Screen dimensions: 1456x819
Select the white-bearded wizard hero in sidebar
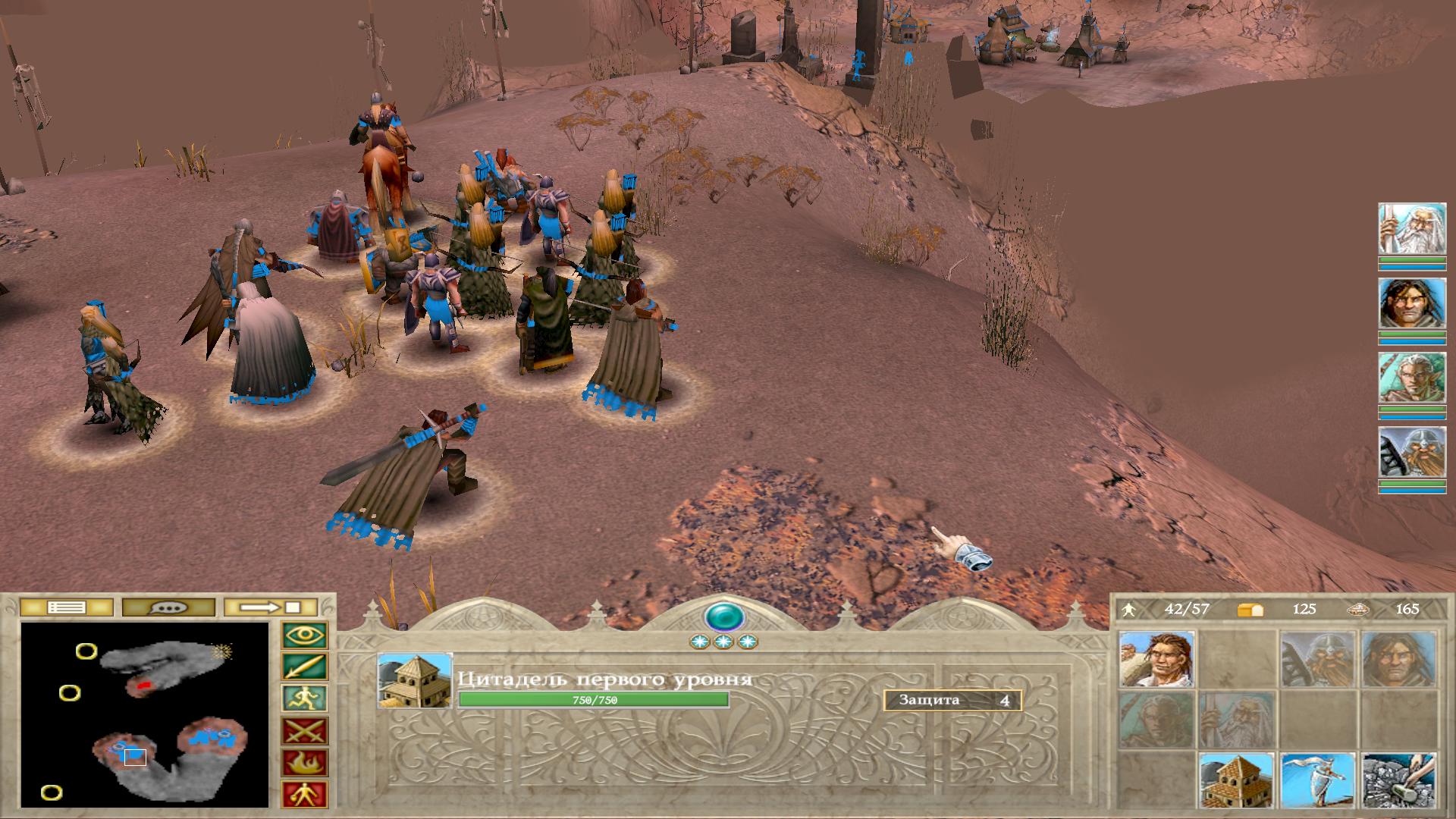(x=1411, y=229)
